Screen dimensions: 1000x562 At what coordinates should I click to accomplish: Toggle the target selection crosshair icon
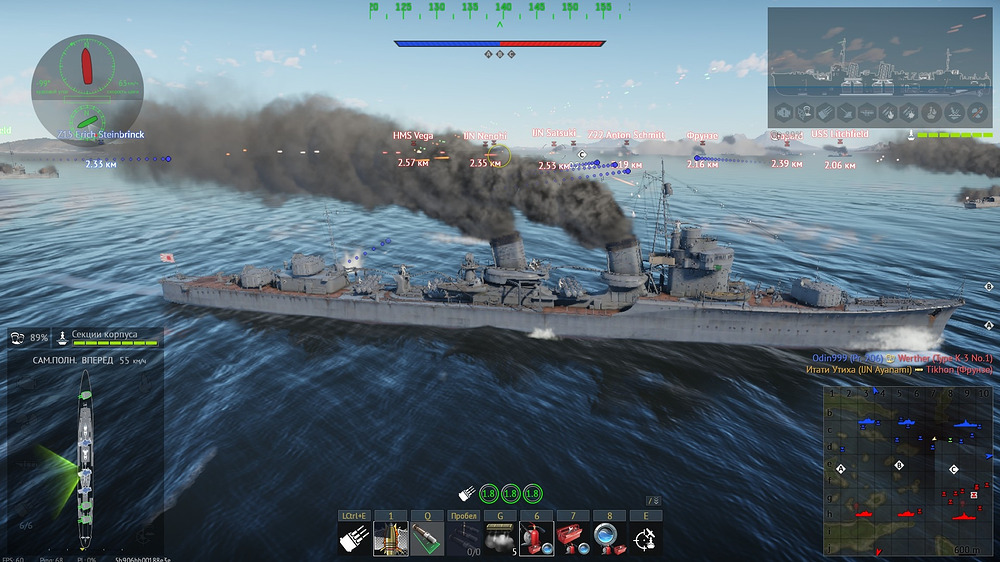[x=644, y=538]
